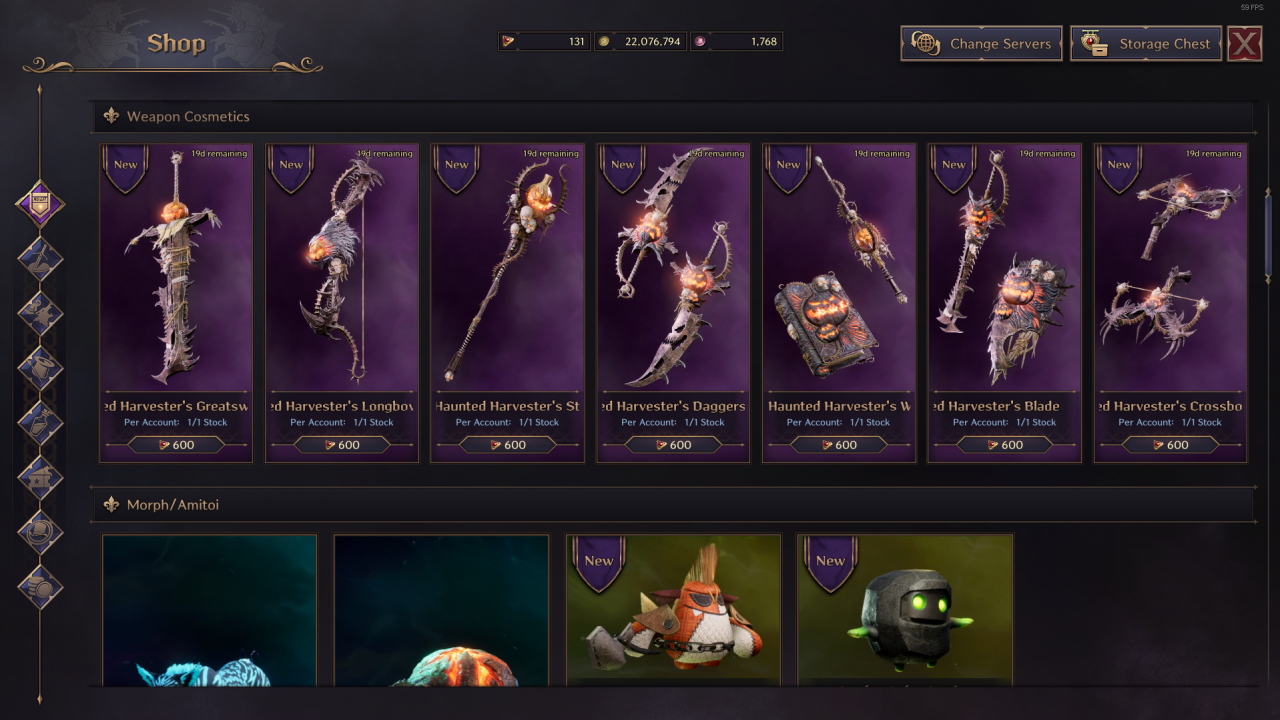Click the fleur-de-lis icon beside Weapon Cosmetics
Image resolution: width=1280 pixels, height=720 pixels.
[110, 117]
